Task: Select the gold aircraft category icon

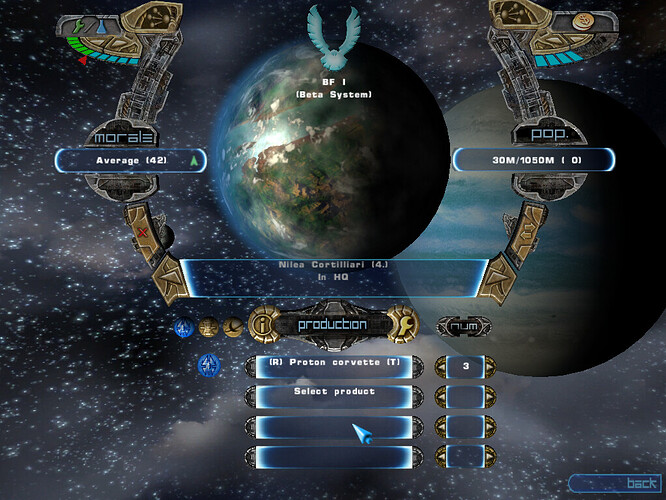Action: click(231, 326)
